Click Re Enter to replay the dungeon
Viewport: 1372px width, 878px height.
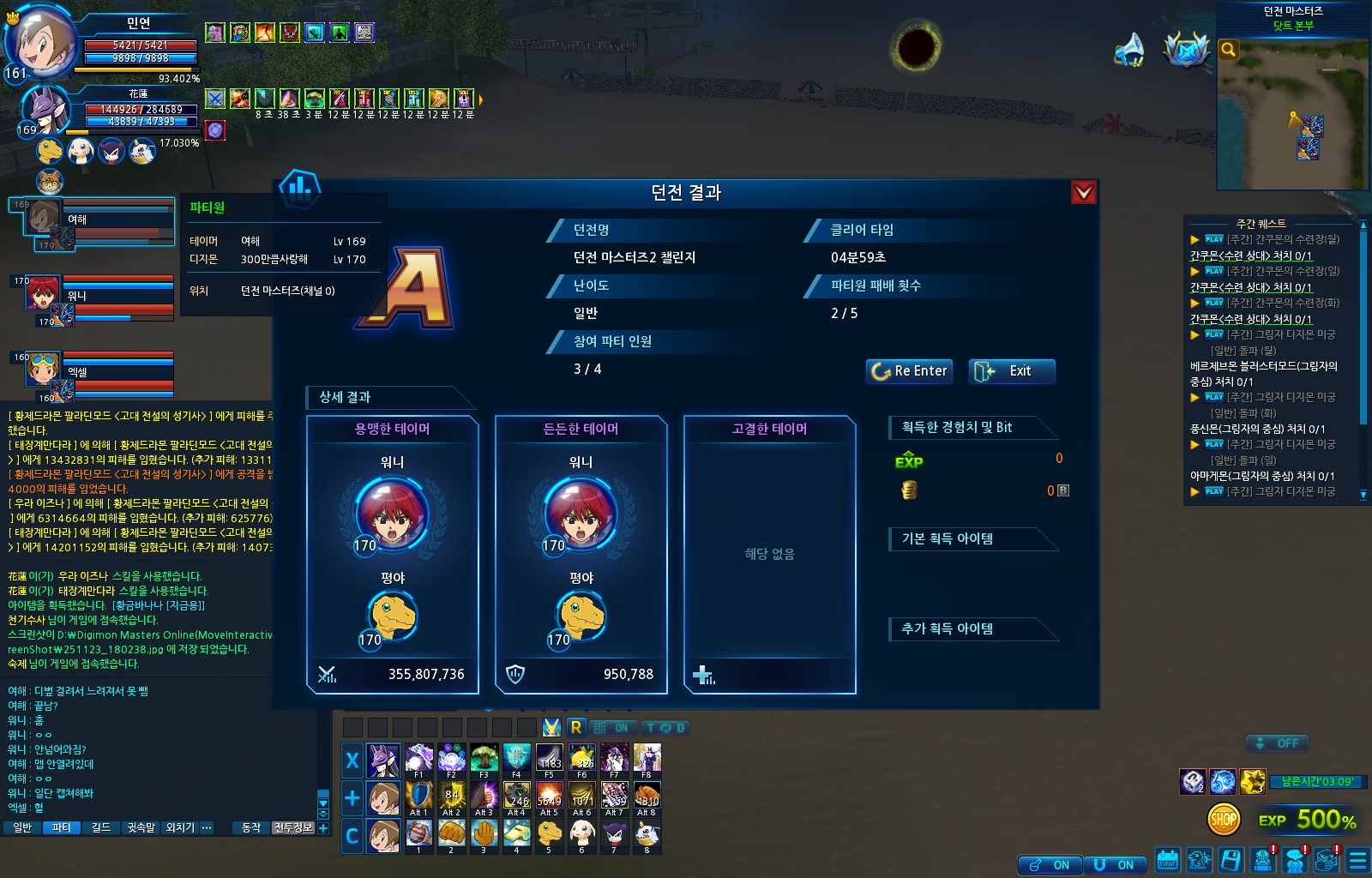pos(909,371)
